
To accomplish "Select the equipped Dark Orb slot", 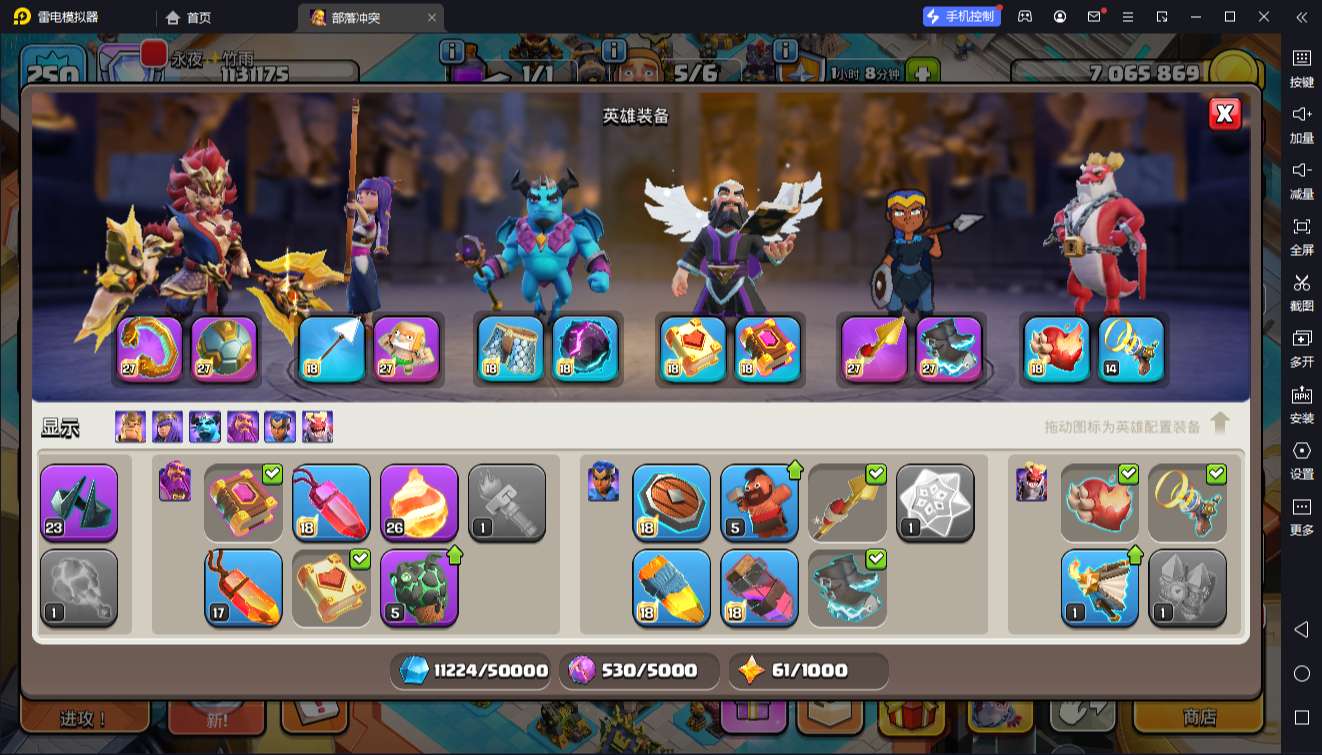I will (x=585, y=349).
